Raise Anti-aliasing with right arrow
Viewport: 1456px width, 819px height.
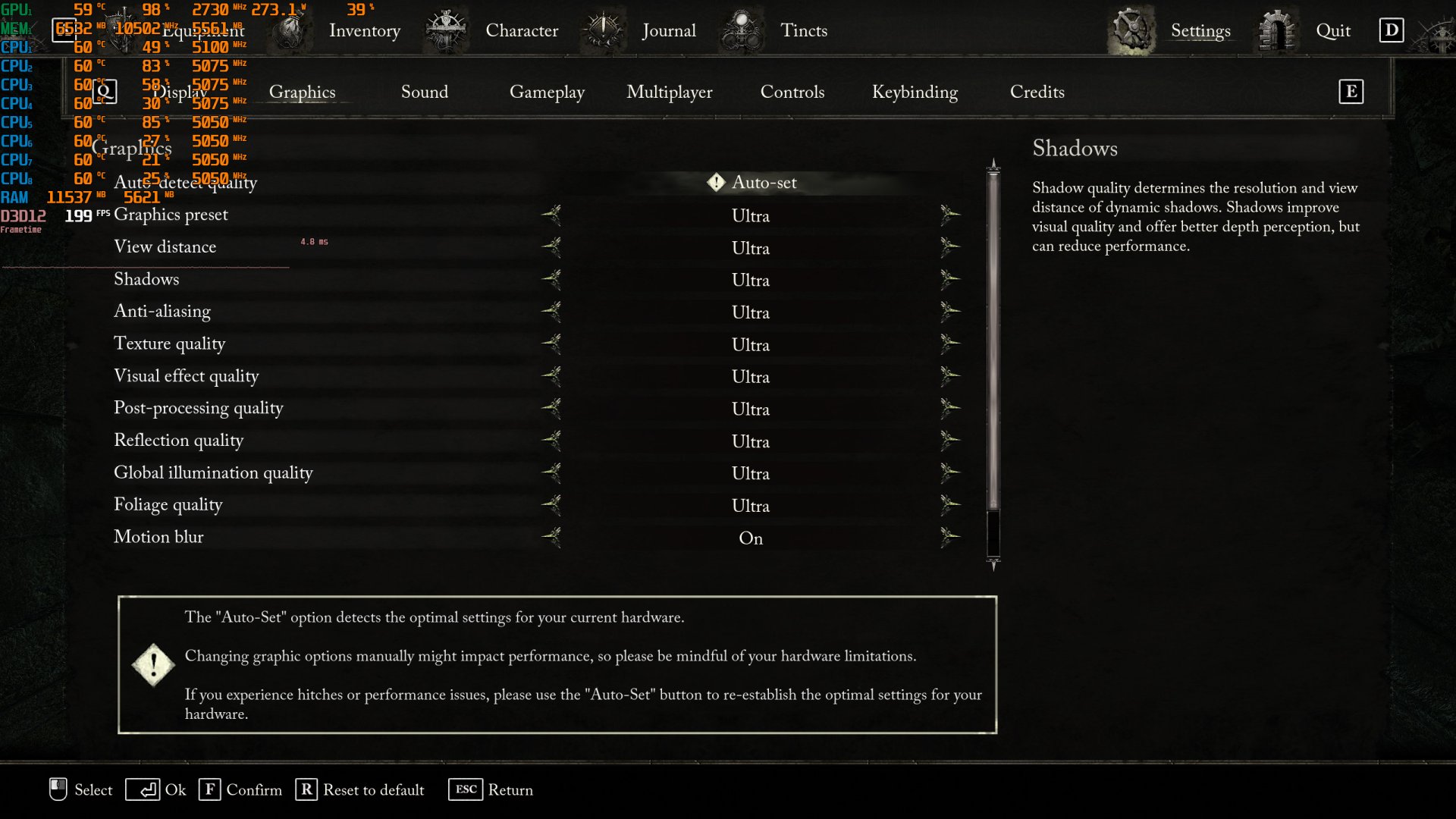pyautogui.click(x=951, y=312)
